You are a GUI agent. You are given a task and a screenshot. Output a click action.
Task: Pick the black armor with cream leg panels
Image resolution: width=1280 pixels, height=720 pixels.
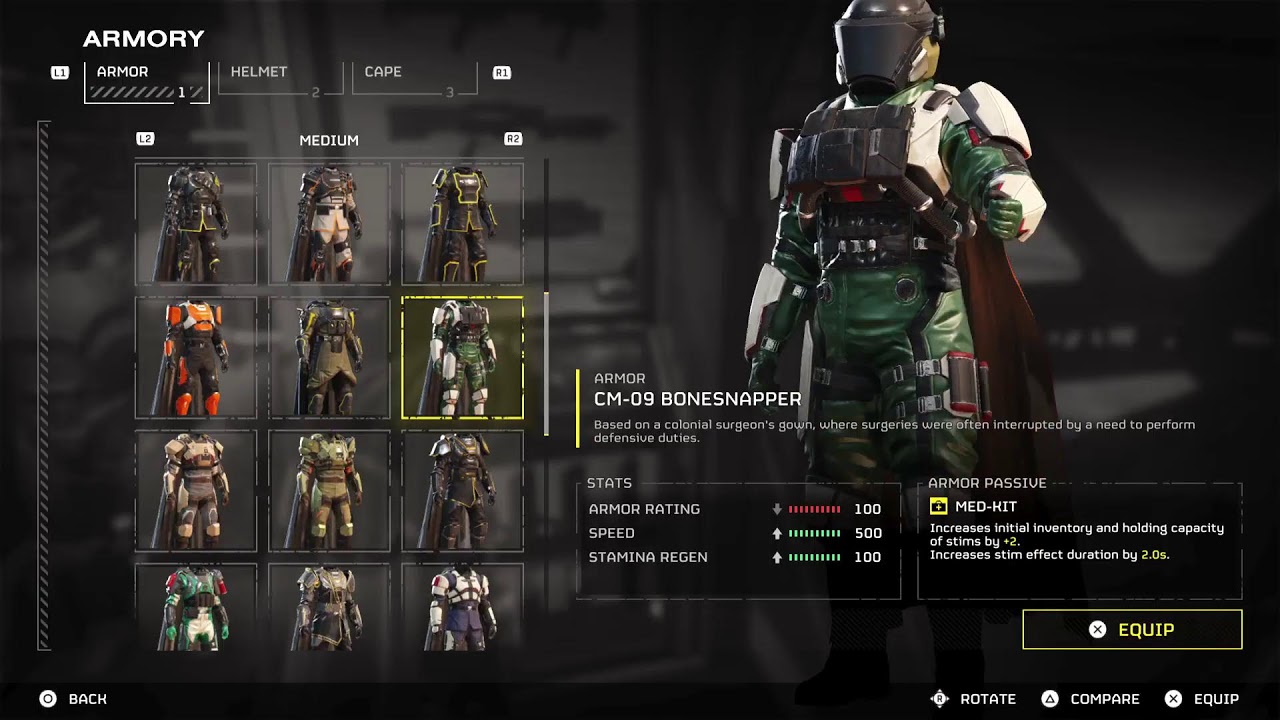click(x=329, y=224)
